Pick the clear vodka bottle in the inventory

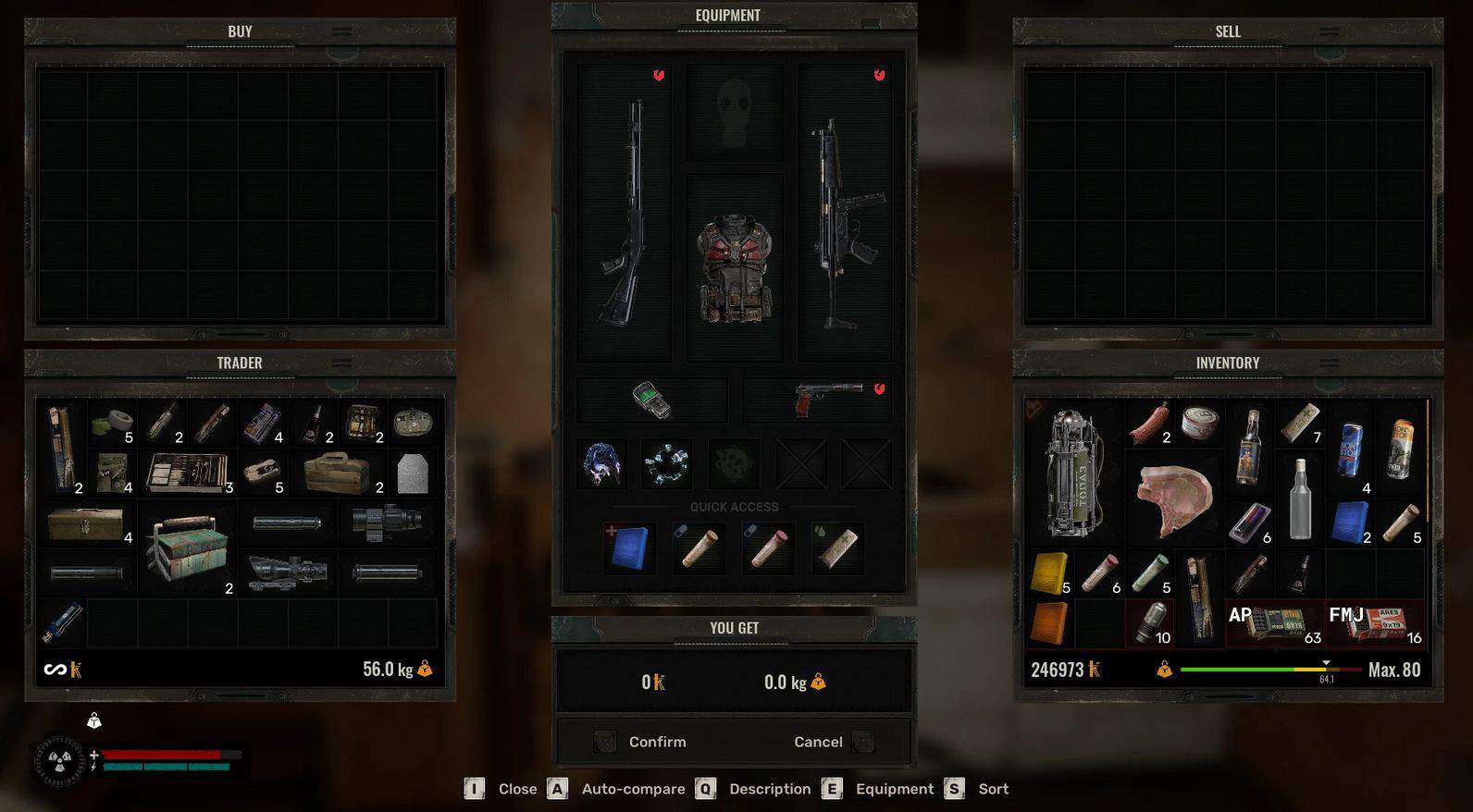click(1300, 499)
